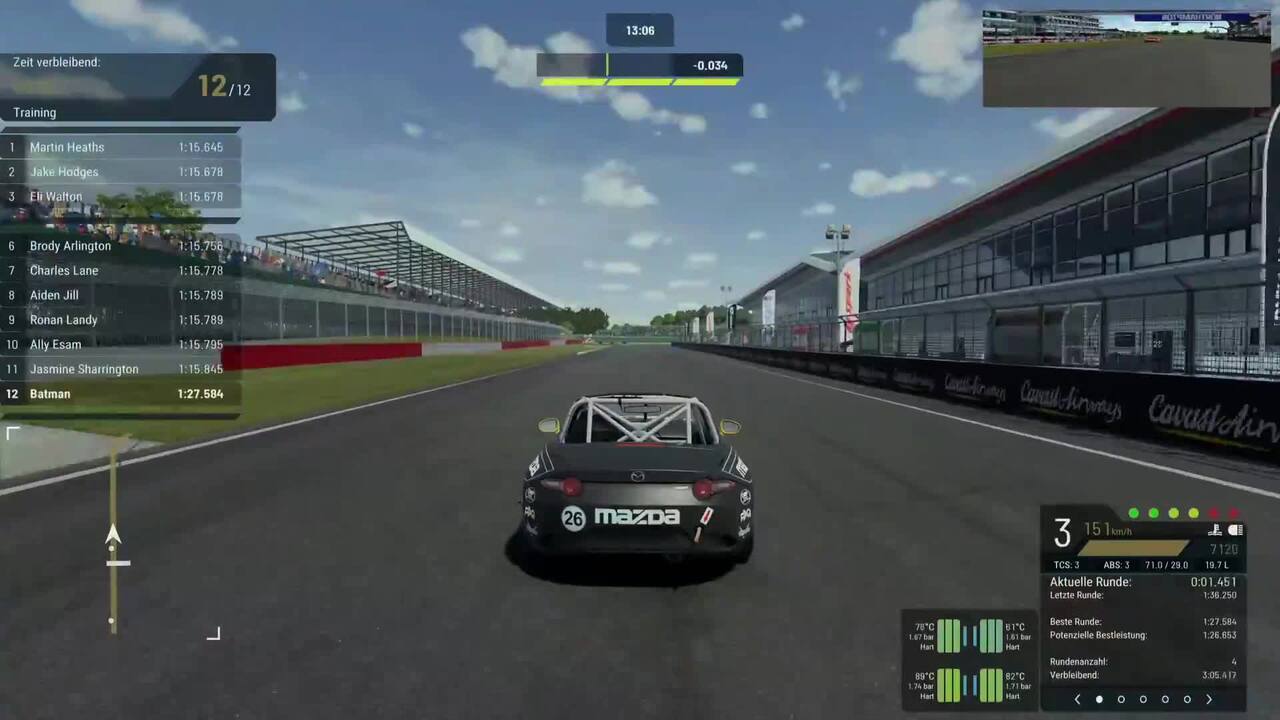Click the rear-view mirror display
This screenshot has height=720, width=1280.
tap(1126, 58)
